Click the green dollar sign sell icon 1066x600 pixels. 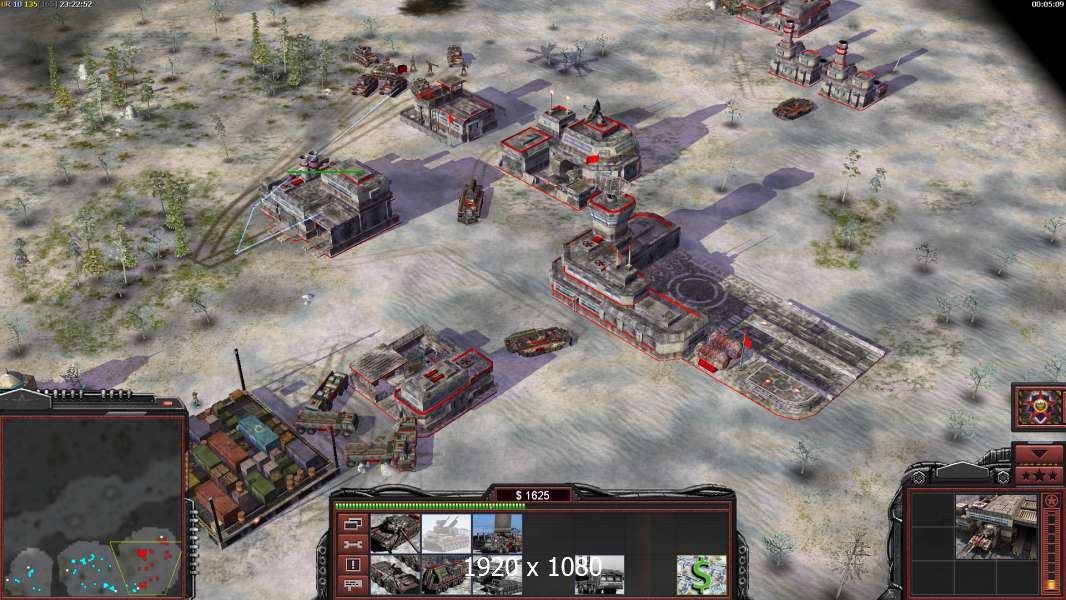coord(701,575)
